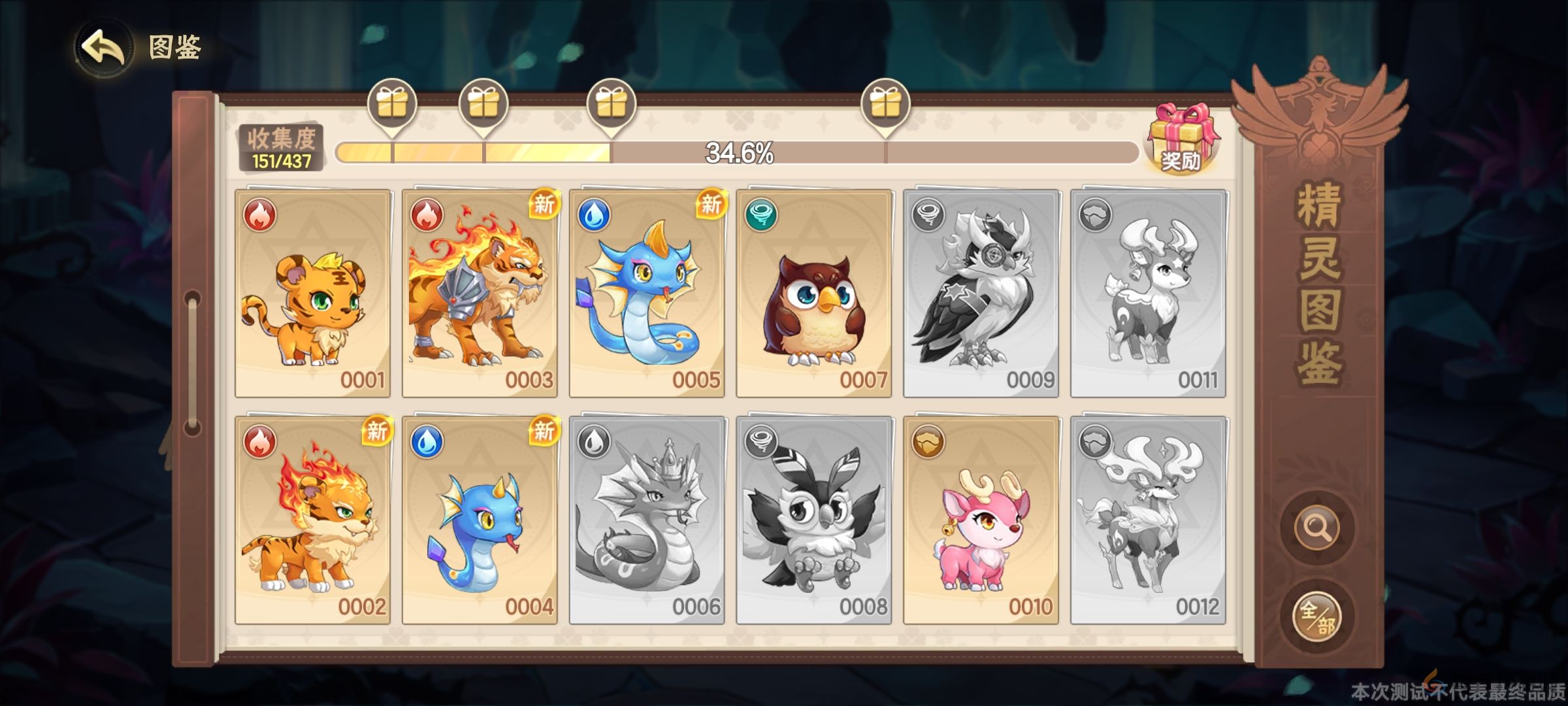This screenshot has width=1568, height=706.
Task: Toggle the 全部 filter button
Action: tap(1316, 616)
